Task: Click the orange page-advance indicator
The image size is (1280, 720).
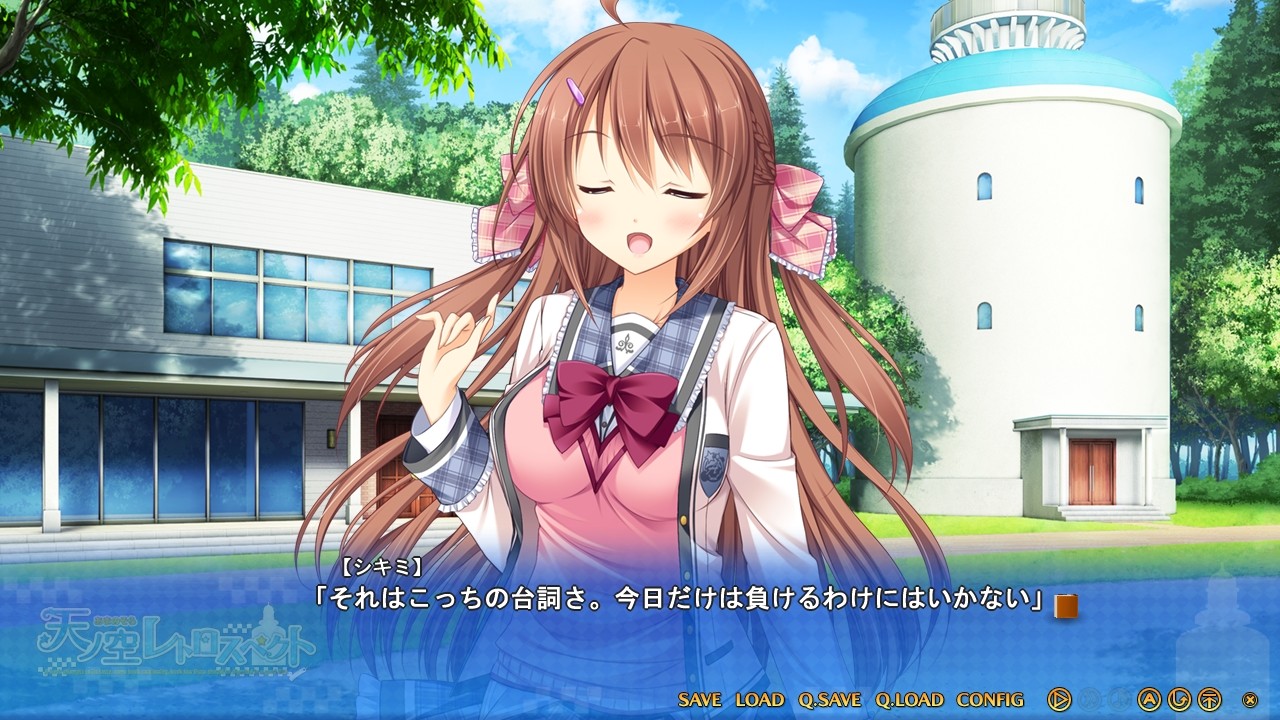Action: (1064, 603)
